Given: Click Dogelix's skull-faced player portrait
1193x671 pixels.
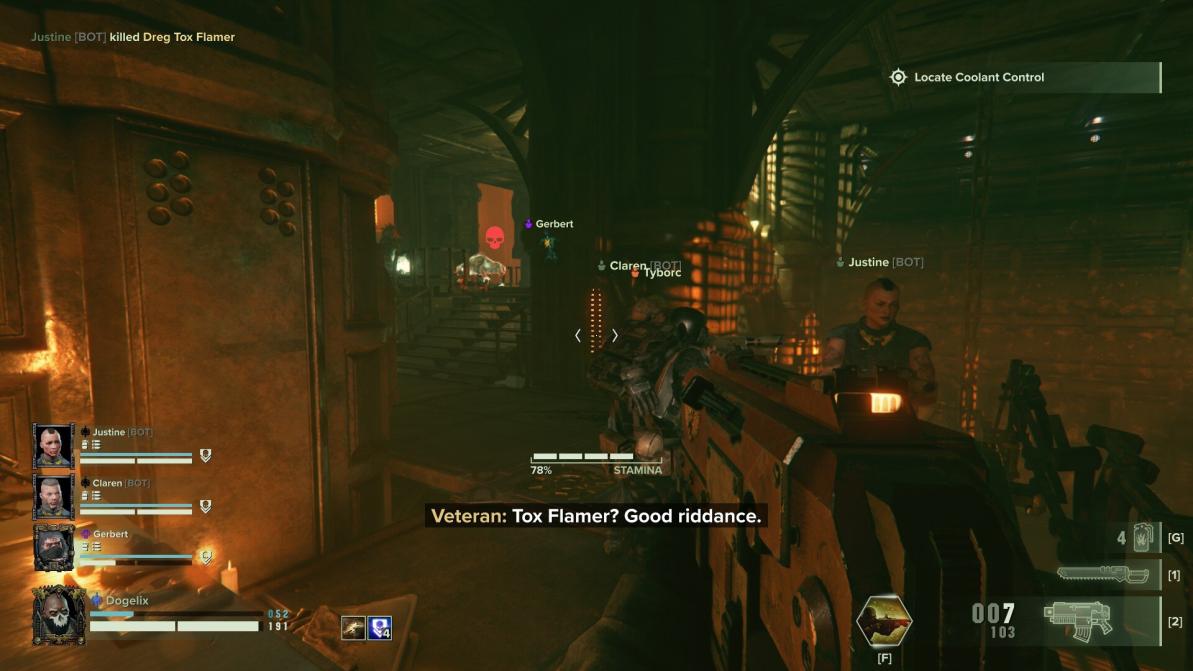Looking at the screenshot, I should [58, 615].
